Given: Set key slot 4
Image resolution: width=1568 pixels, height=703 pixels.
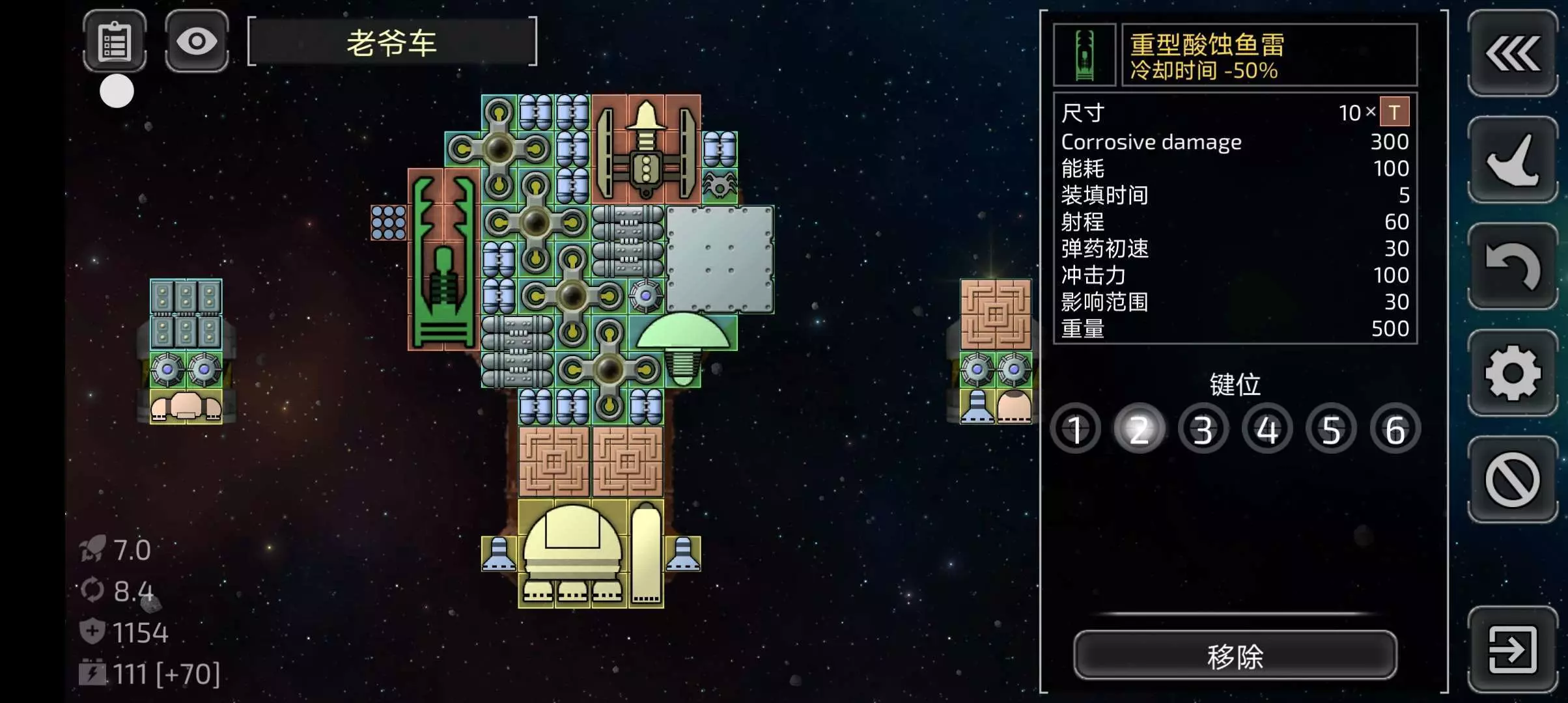Looking at the screenshot, I should pos(1267,430).
